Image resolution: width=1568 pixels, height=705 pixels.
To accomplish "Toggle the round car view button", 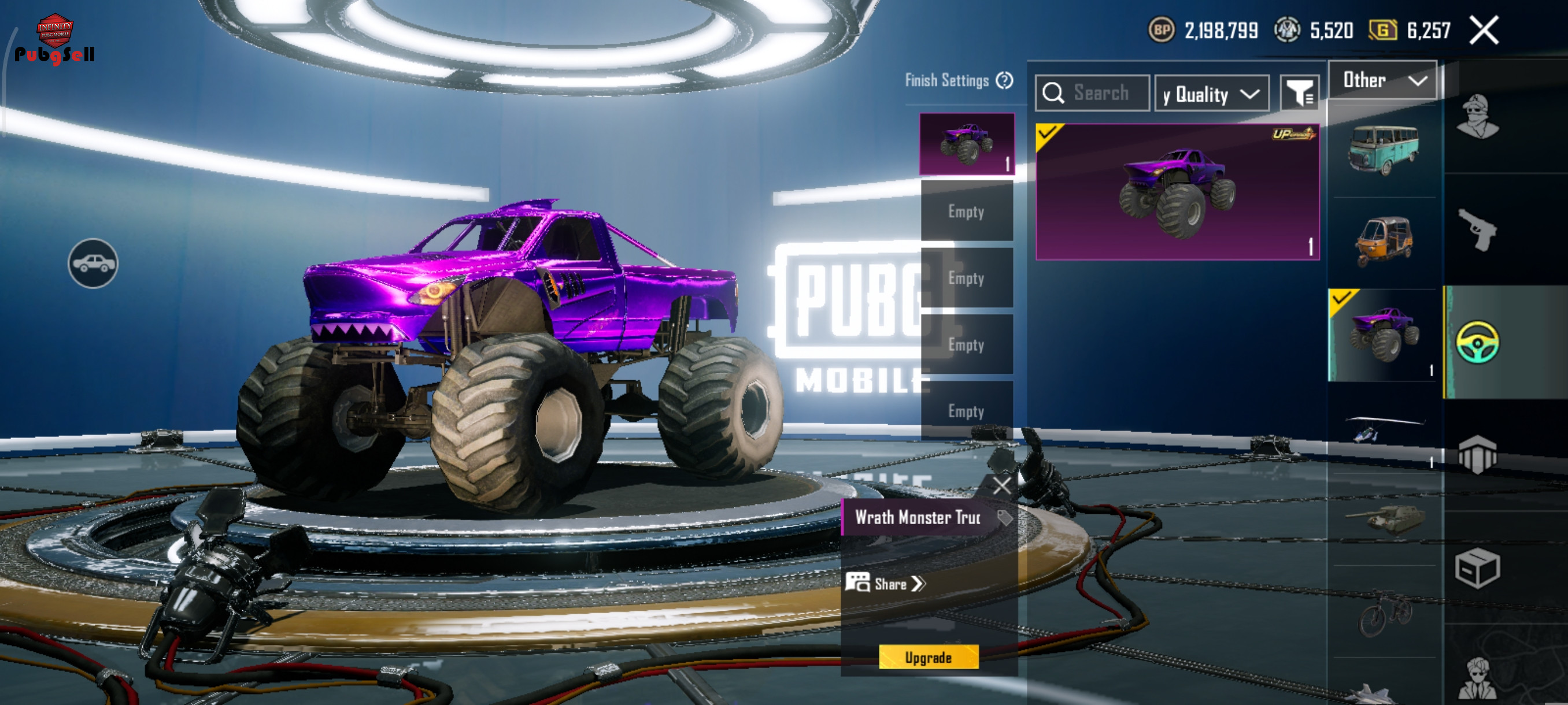I will [93, 264].
